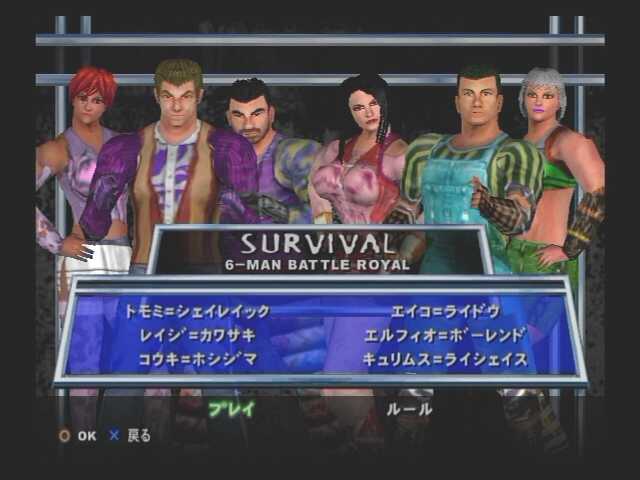Open the ルール (Rules) option

point(408,408)
